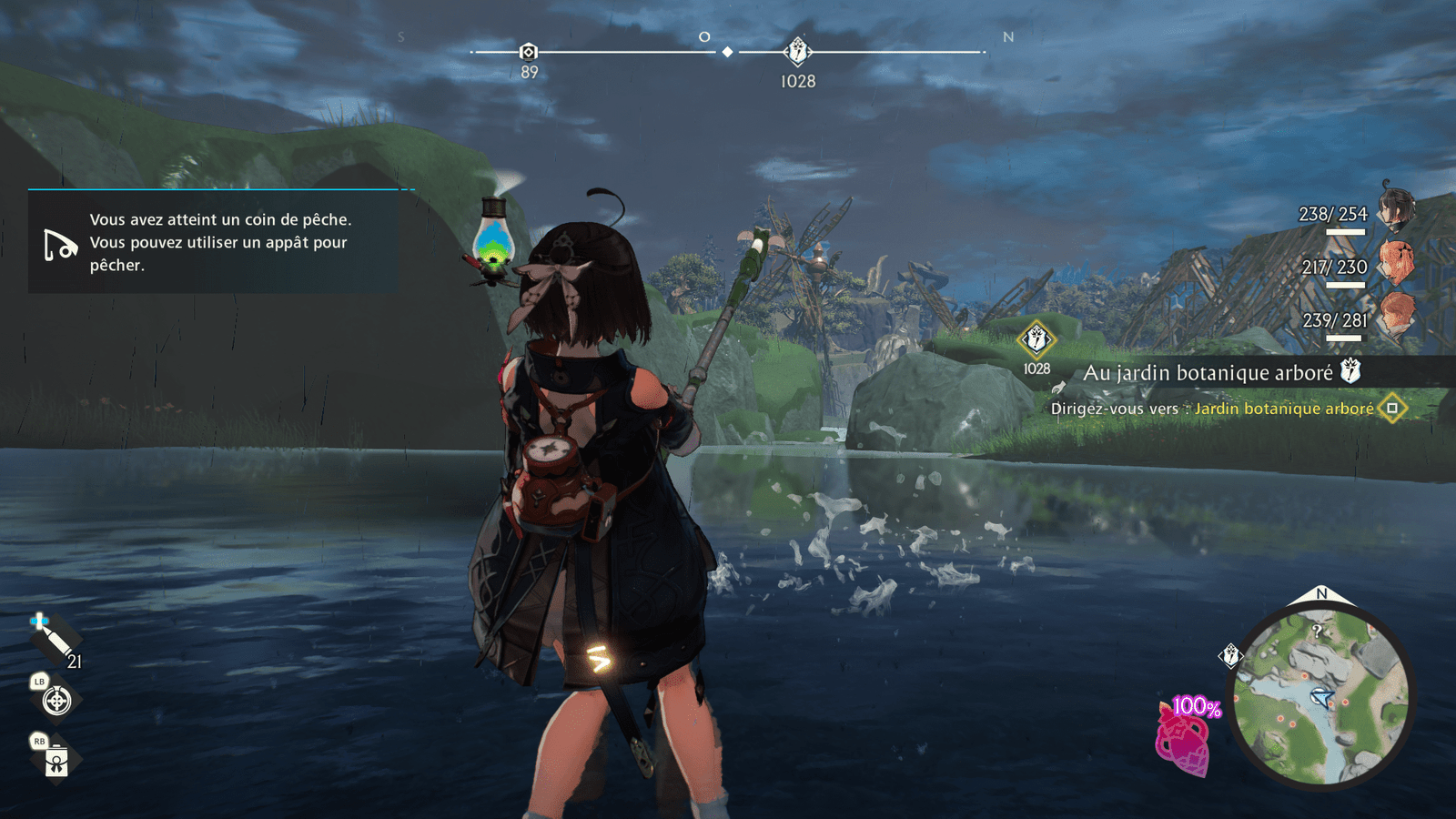Image resolution: width=1456 pixels, height=819 pixels.
Task: Click the pink 100% energy gauge icon
Action: (x=1183, y=739)
